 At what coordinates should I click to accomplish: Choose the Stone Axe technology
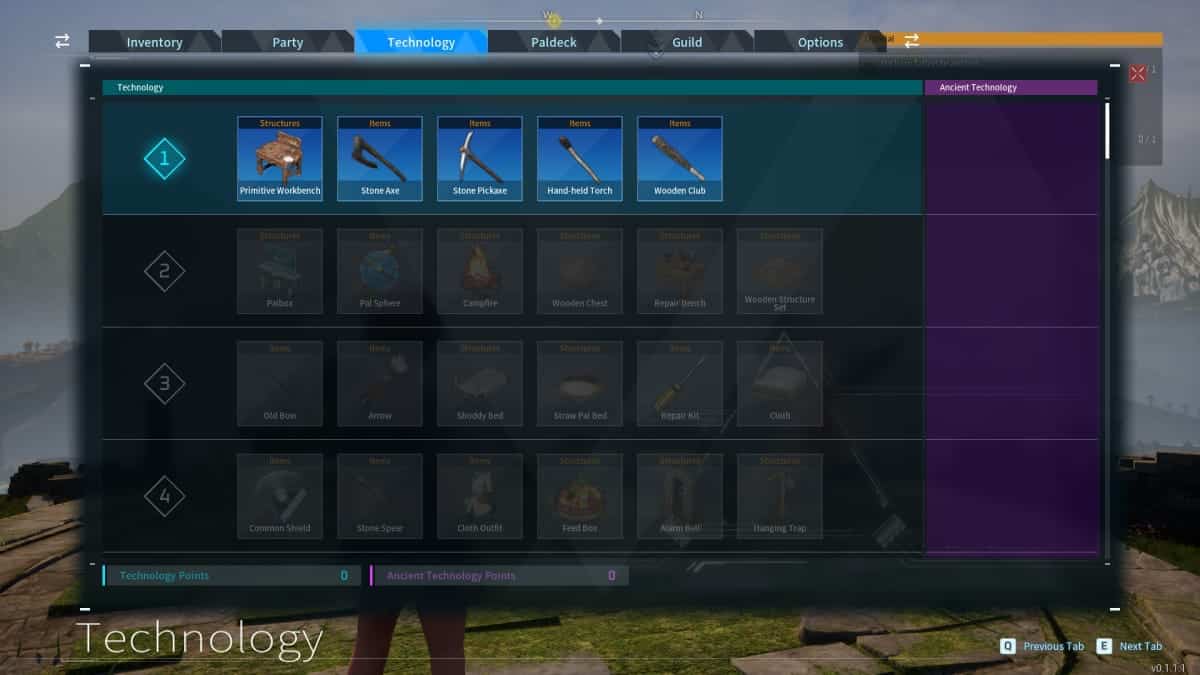tap(380, 159)
